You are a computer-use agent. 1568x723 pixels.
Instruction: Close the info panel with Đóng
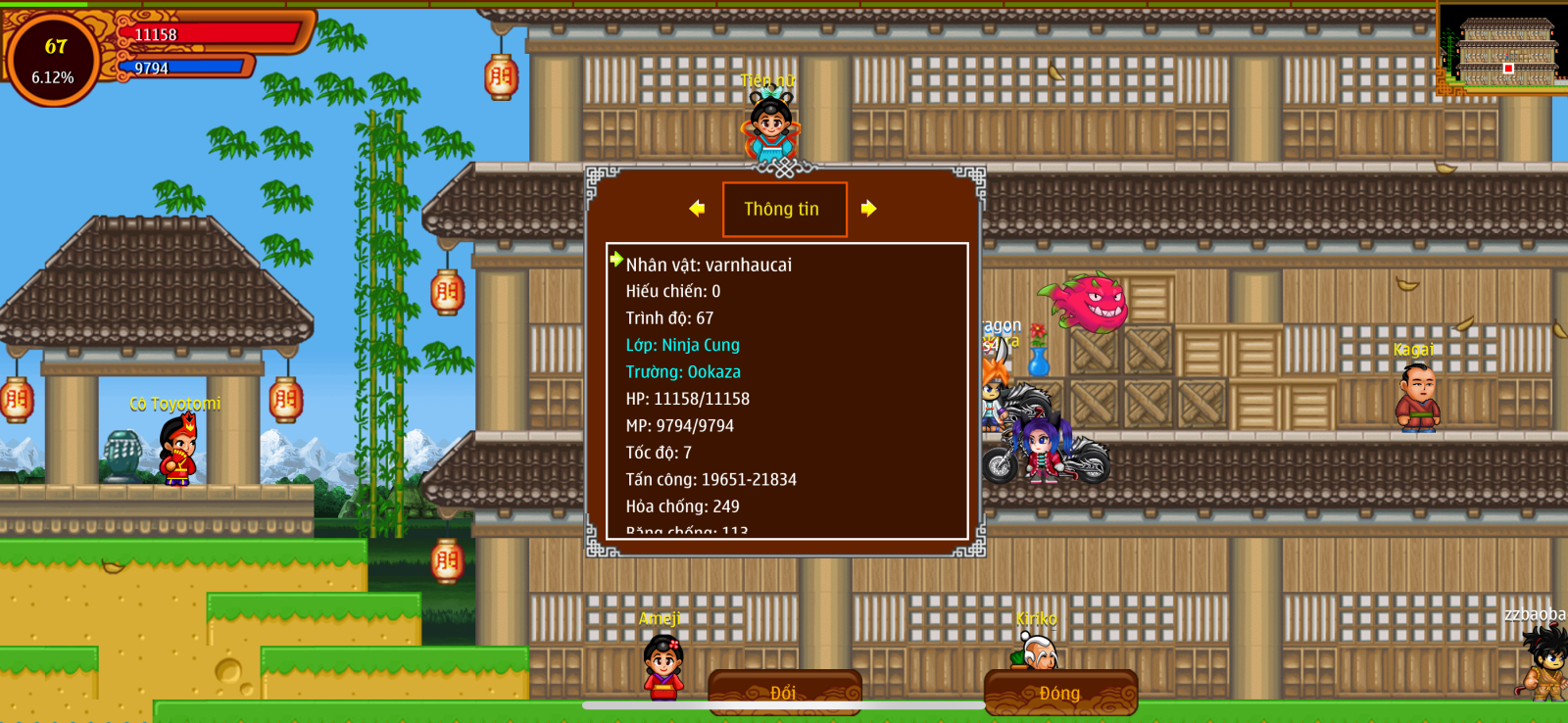click(1059, 693)
